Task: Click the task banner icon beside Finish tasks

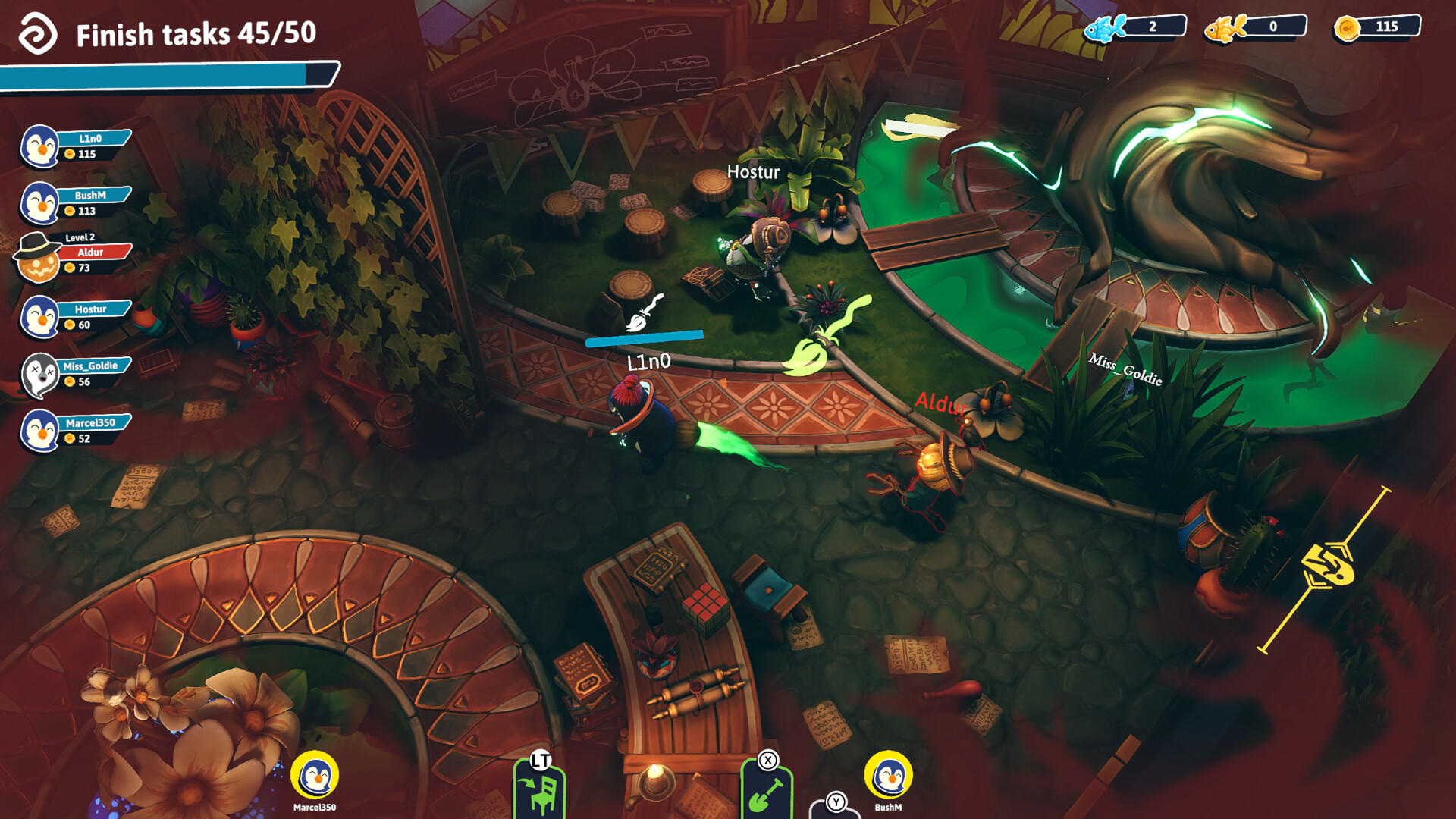Action: coord(39,33)
